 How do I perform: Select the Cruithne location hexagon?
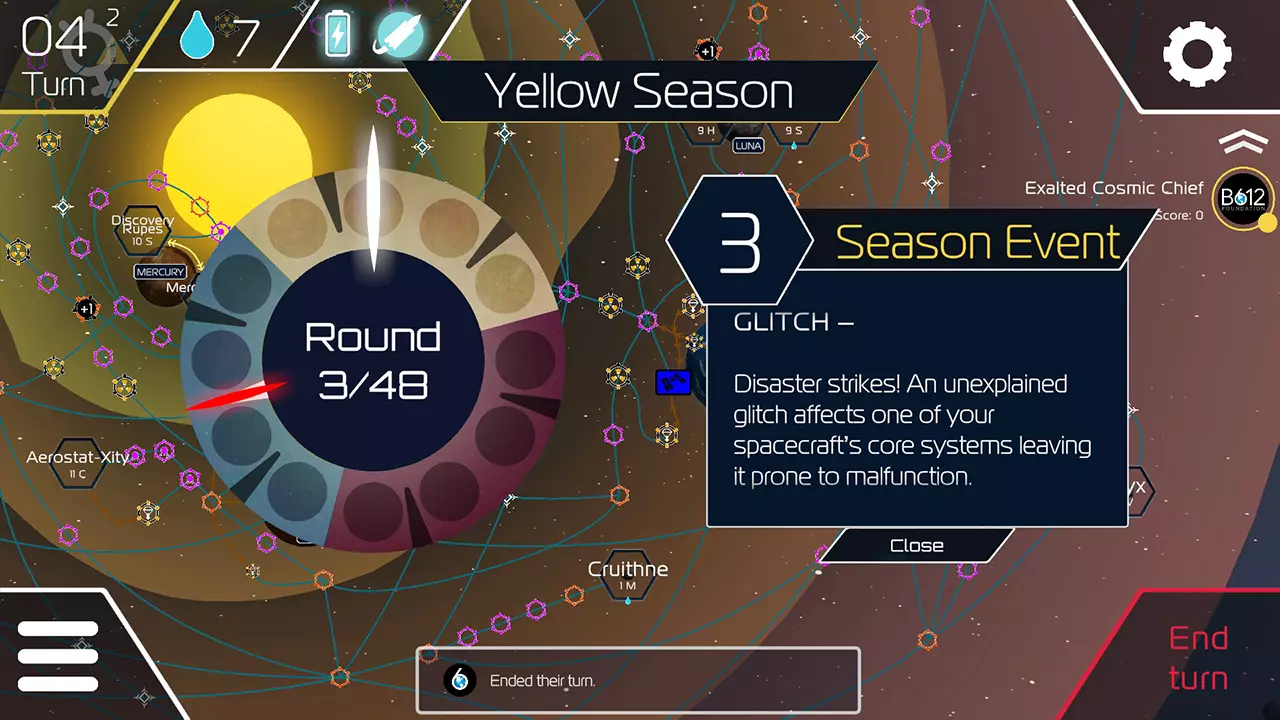click(628, 577)
